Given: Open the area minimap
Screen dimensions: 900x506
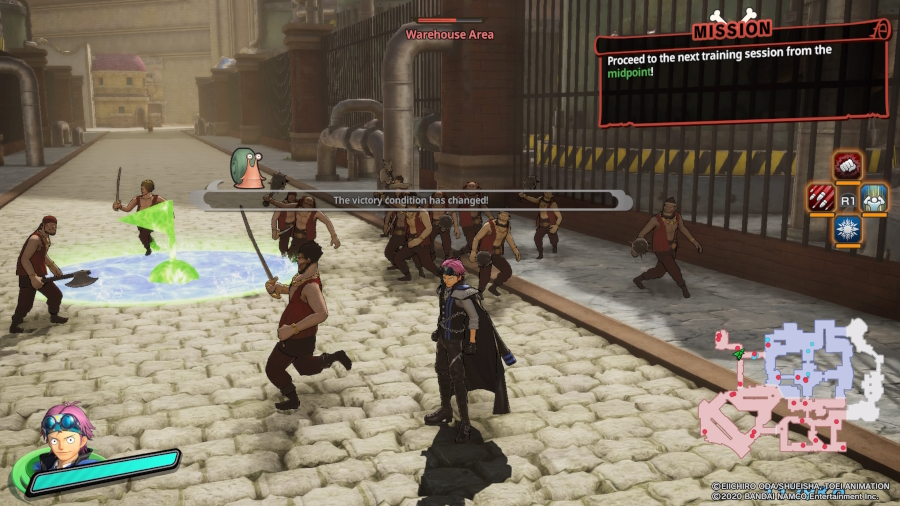Looking at the screenshot, I should tap(790, 385).
